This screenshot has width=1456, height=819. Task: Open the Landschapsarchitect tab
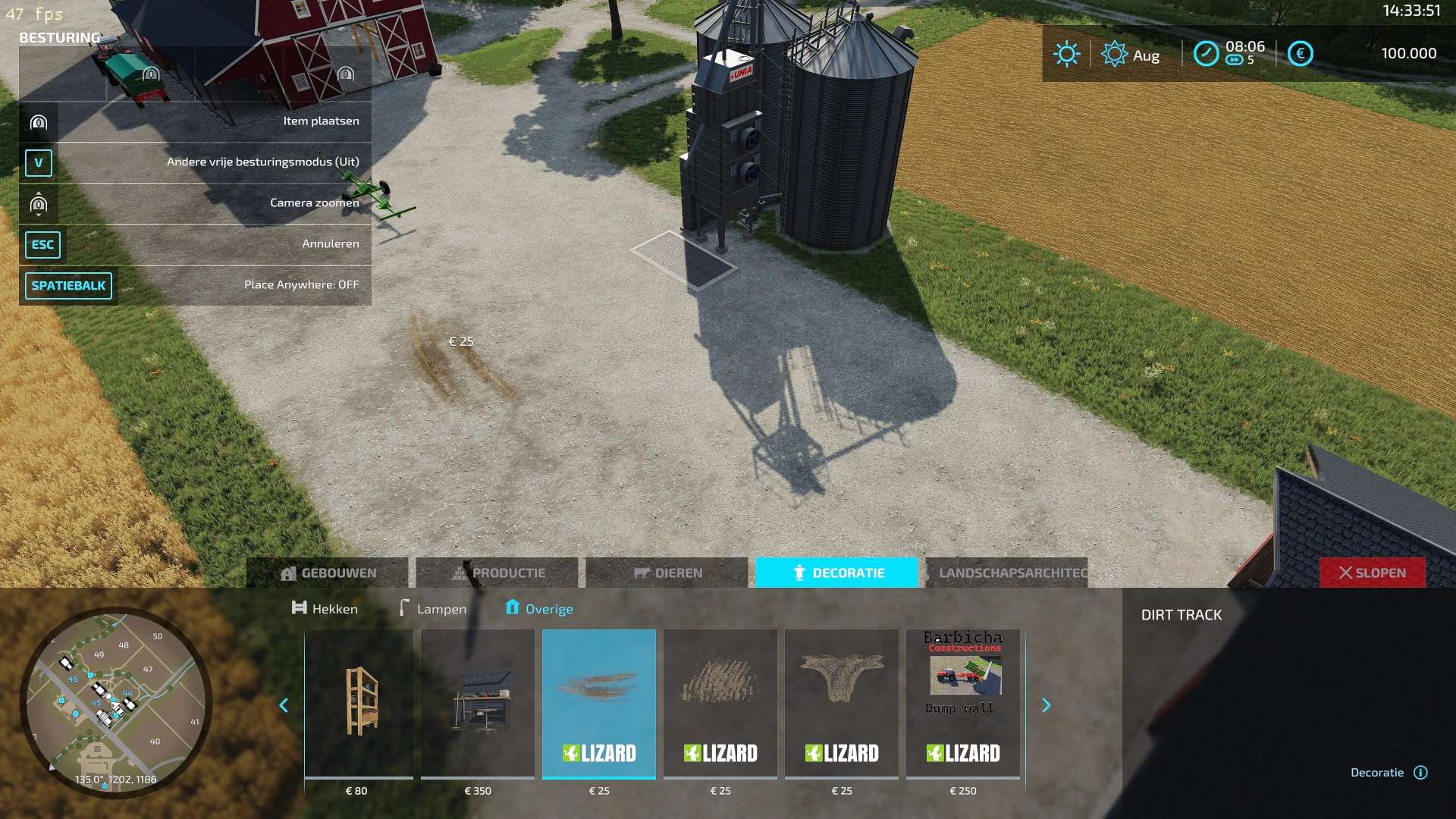[x=1007, y=573]
